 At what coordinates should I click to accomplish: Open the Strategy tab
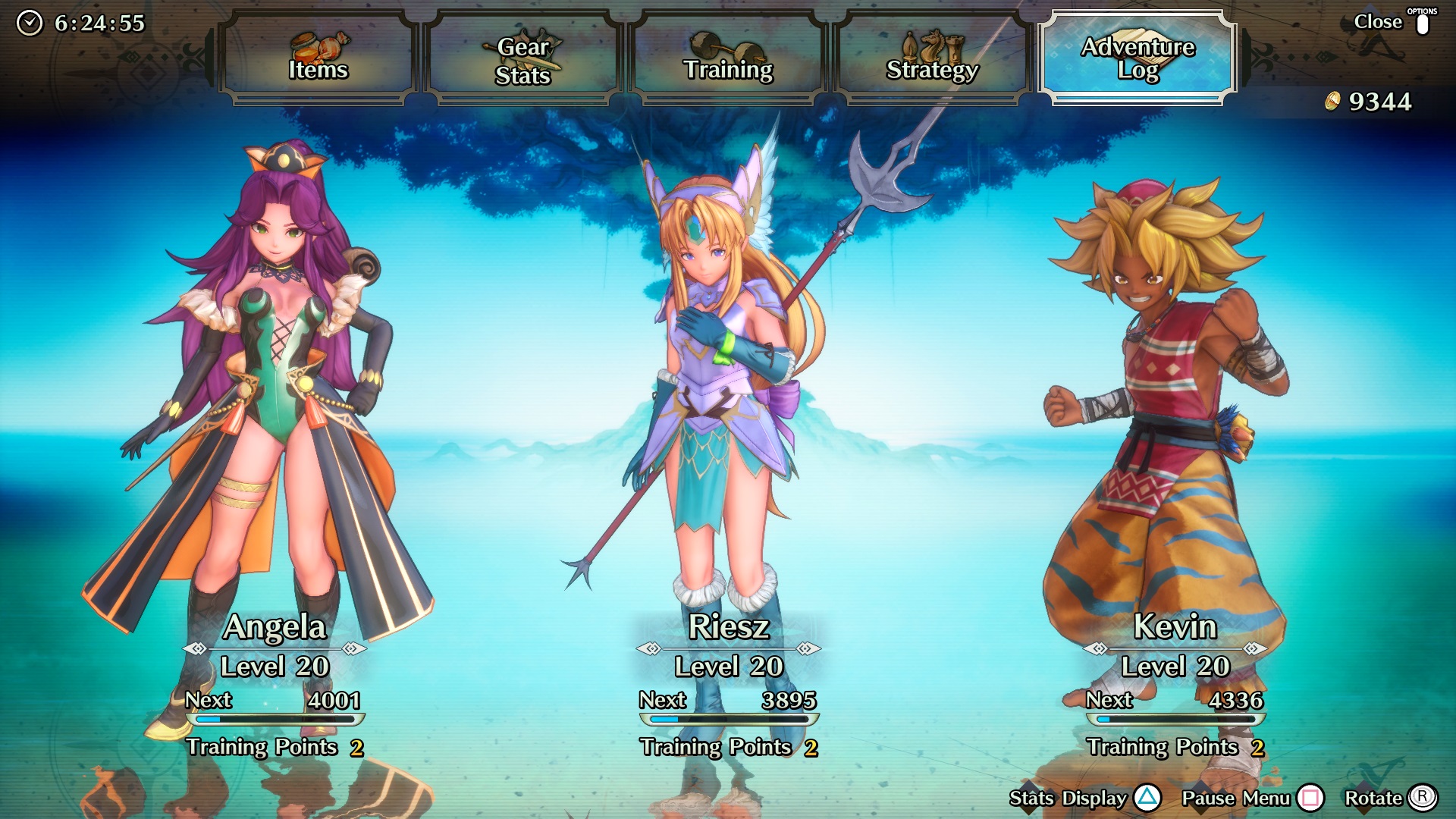(932, 58)
